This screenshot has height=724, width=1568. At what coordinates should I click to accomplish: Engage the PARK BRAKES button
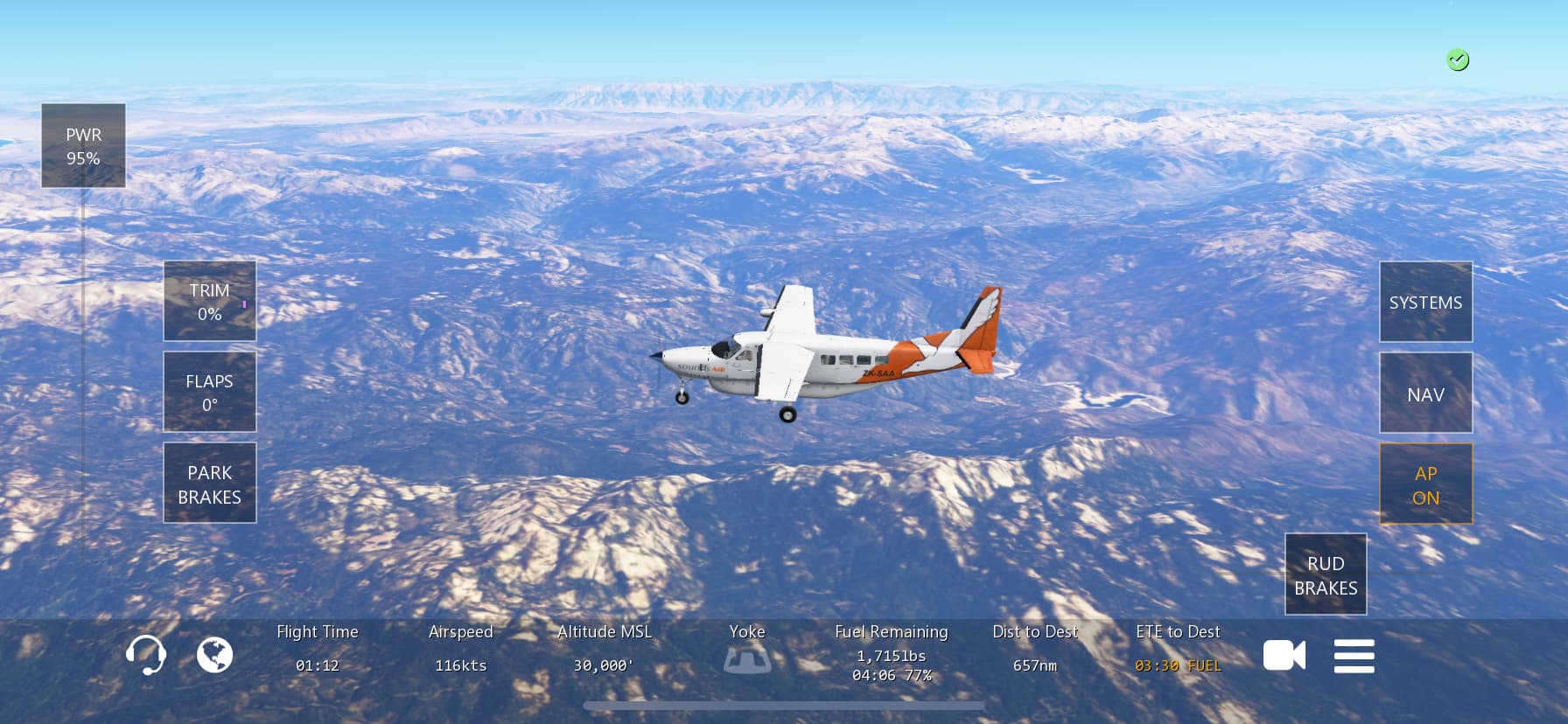tap(210, 484)
